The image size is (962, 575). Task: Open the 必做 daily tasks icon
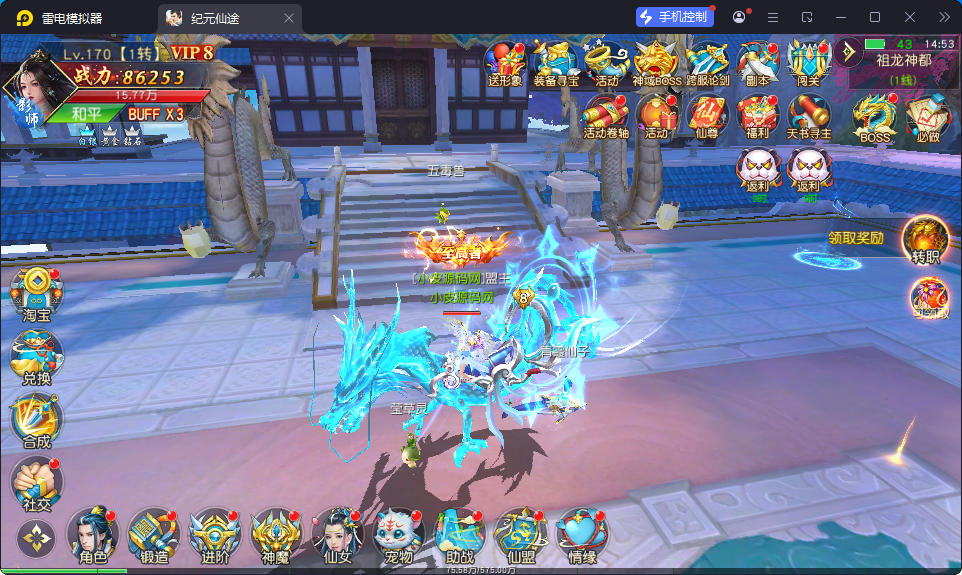pyautogui.click(x=927, y=119)
